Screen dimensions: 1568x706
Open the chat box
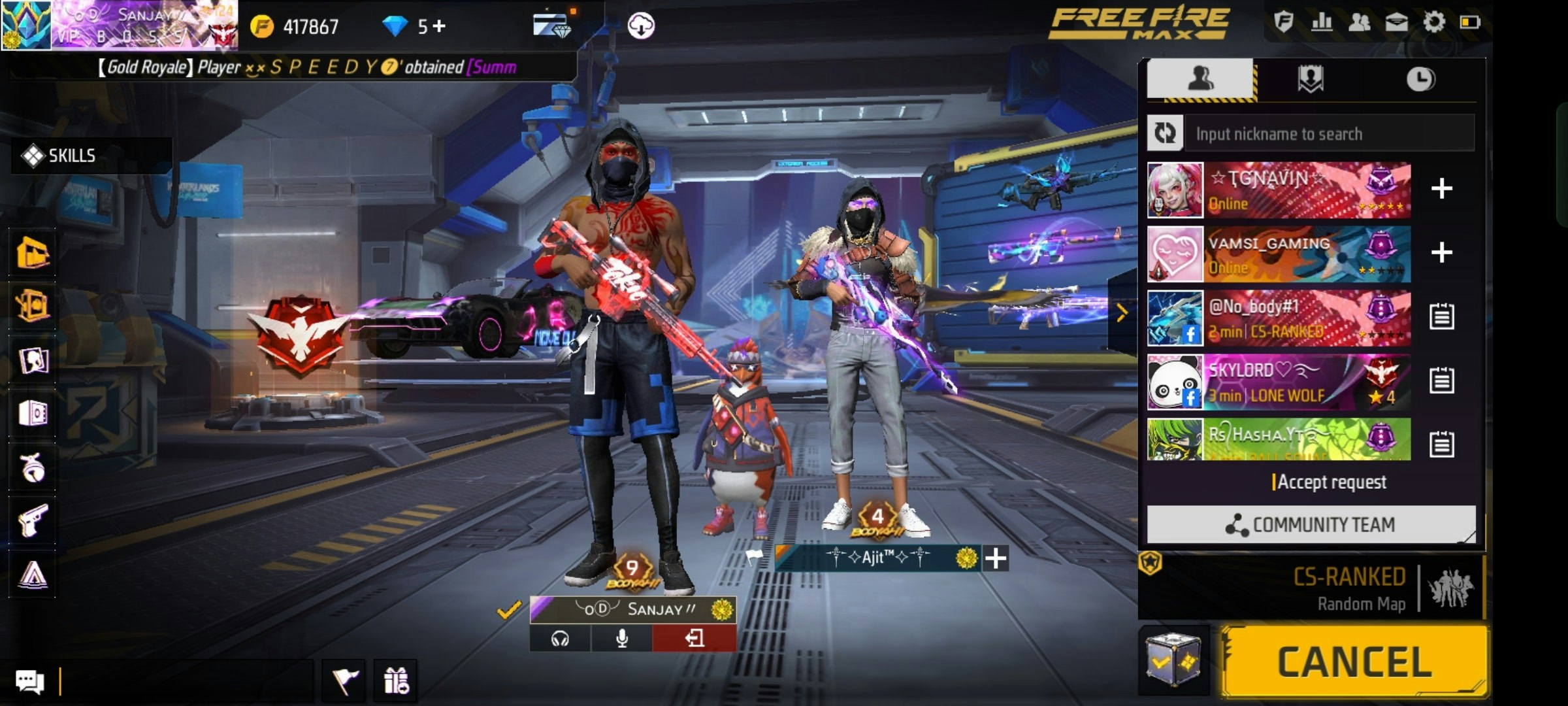point(29,682)
